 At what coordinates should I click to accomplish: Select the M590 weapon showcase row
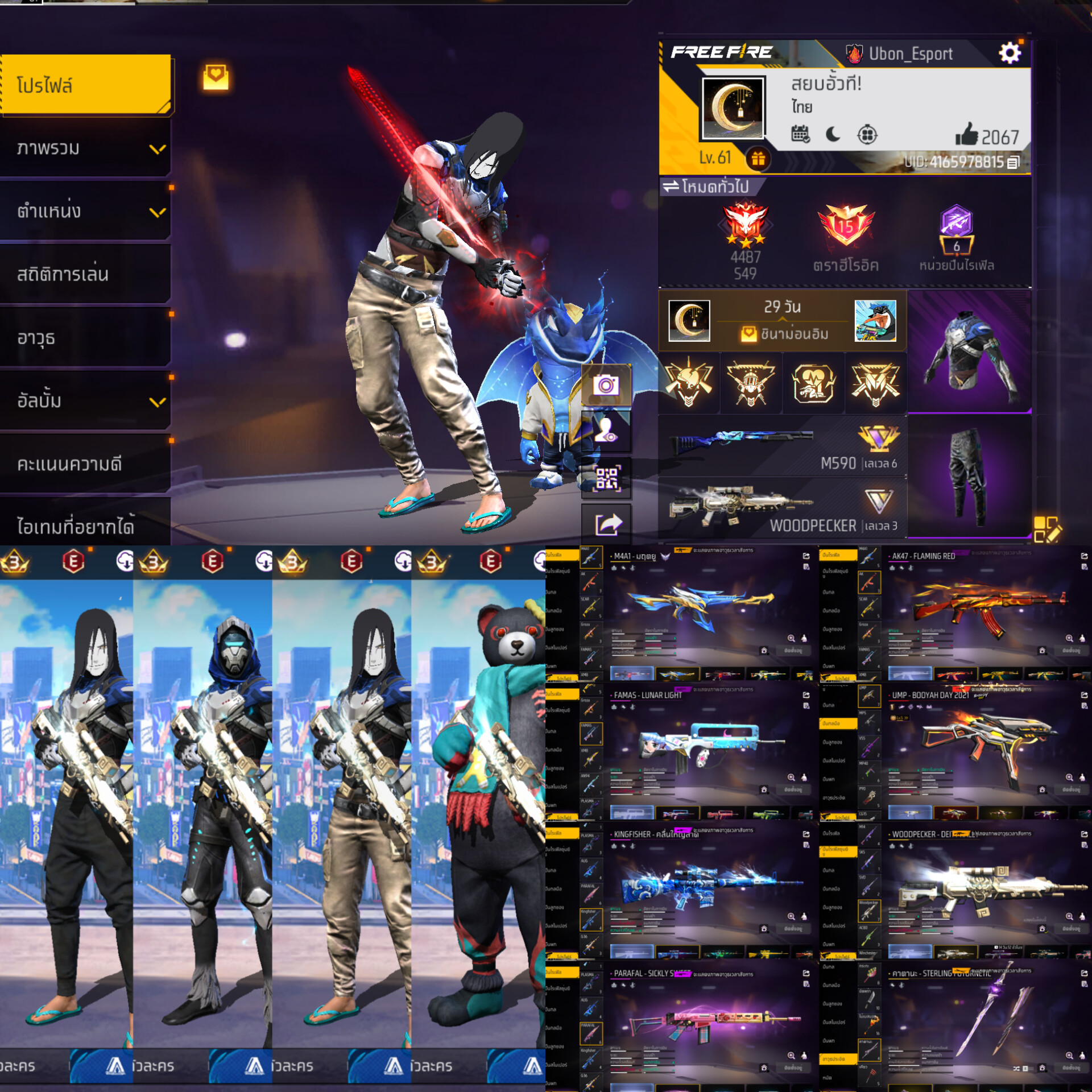click(x=782, y=446)
